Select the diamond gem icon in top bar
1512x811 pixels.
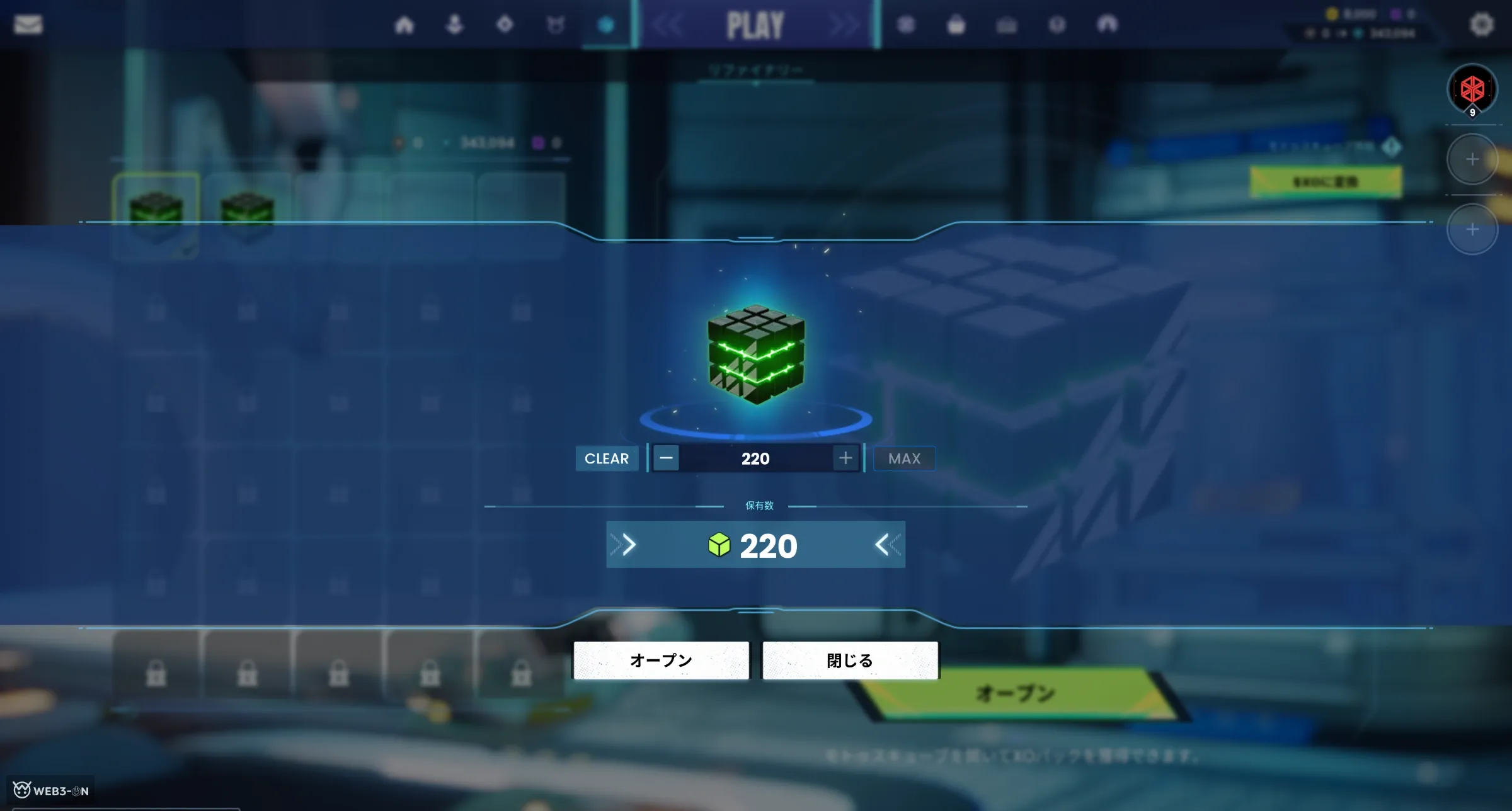[505, 24]
